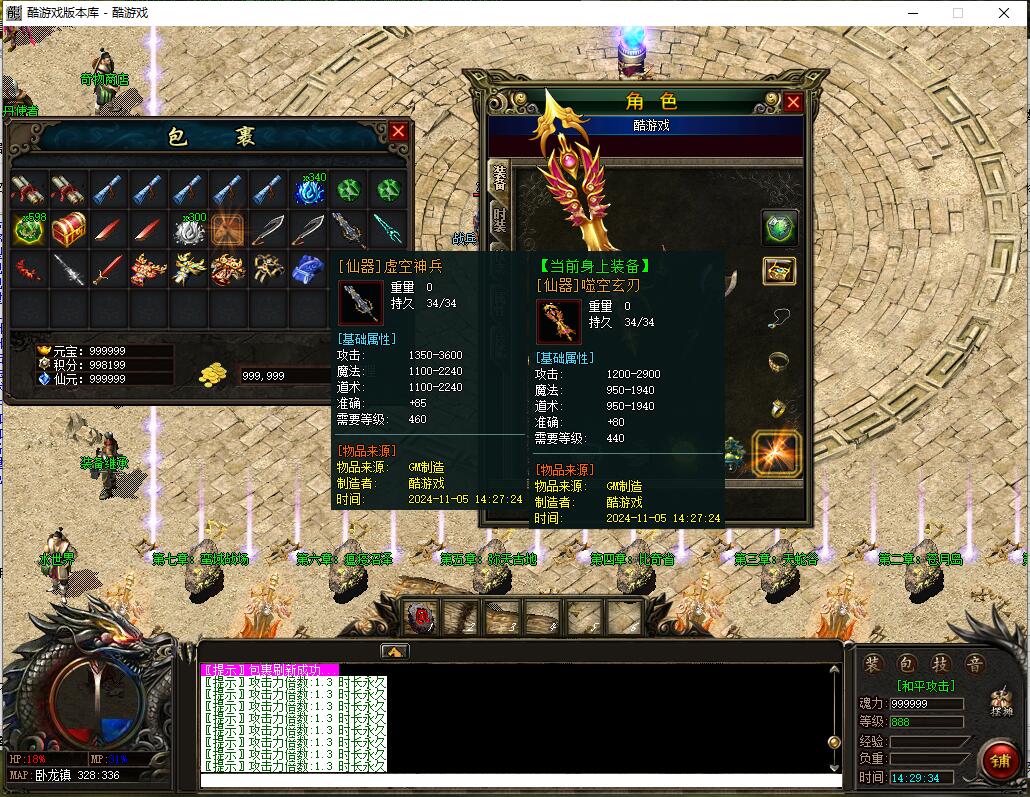This screenshot has width=1030, height=797.
Task: Click the necklace equipment slot
Action: point(779,318)
